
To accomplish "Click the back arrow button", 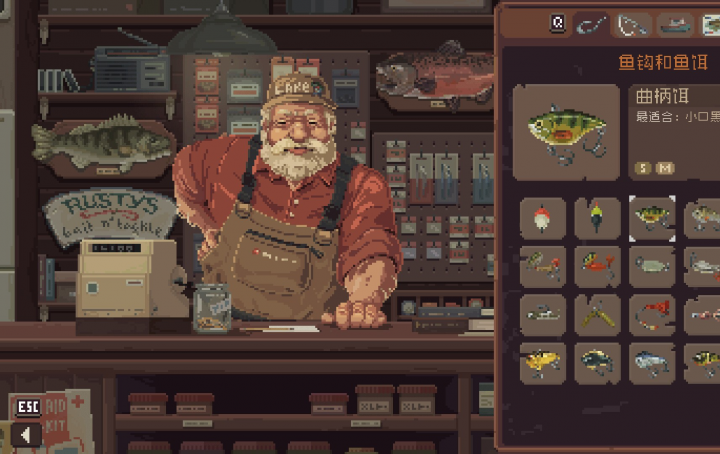I will (x=25, y=435).
